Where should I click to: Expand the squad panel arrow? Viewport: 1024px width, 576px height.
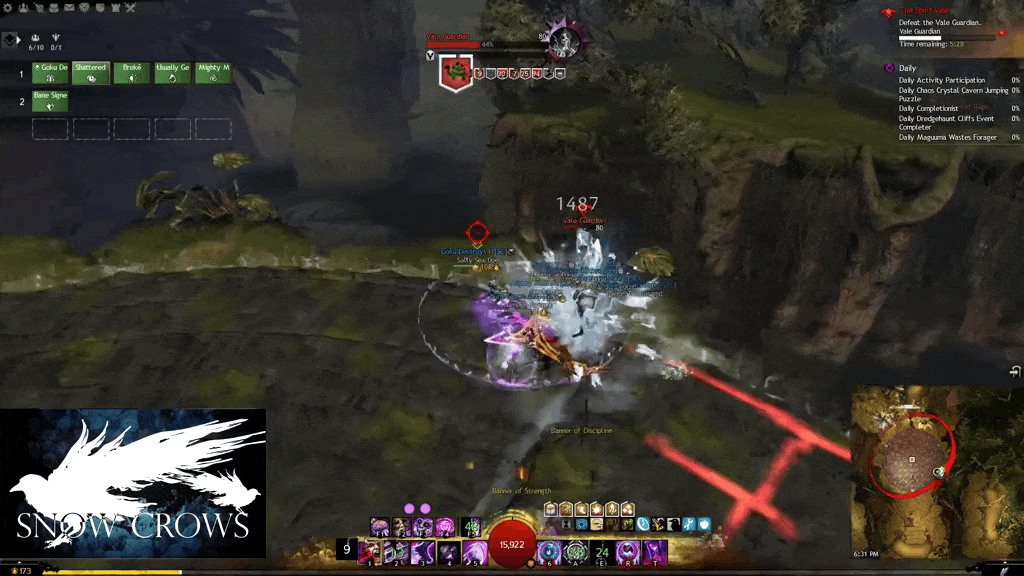(x=9, y=40)
